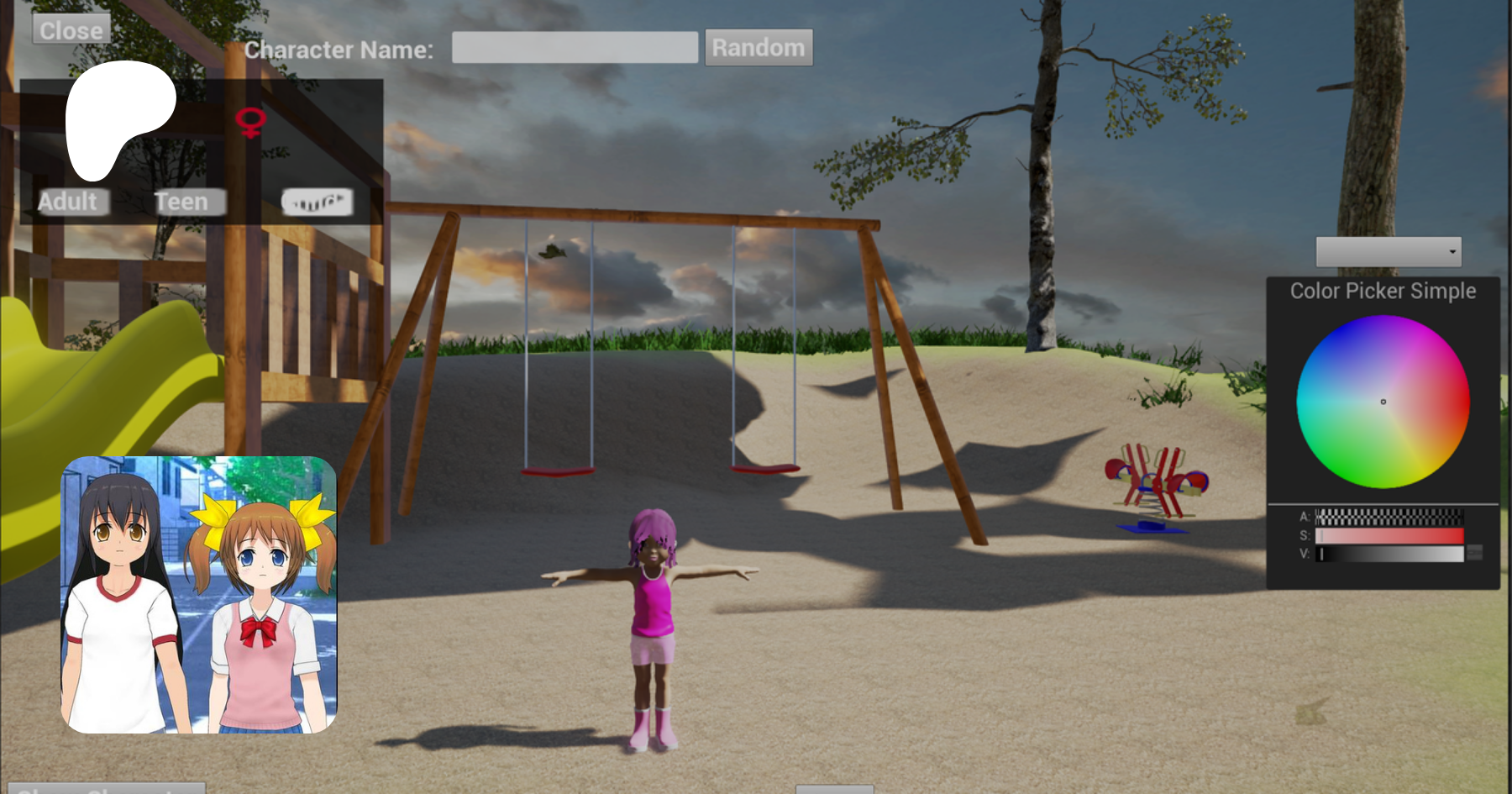Change the value (V) brightness slider

(1389, 554)
